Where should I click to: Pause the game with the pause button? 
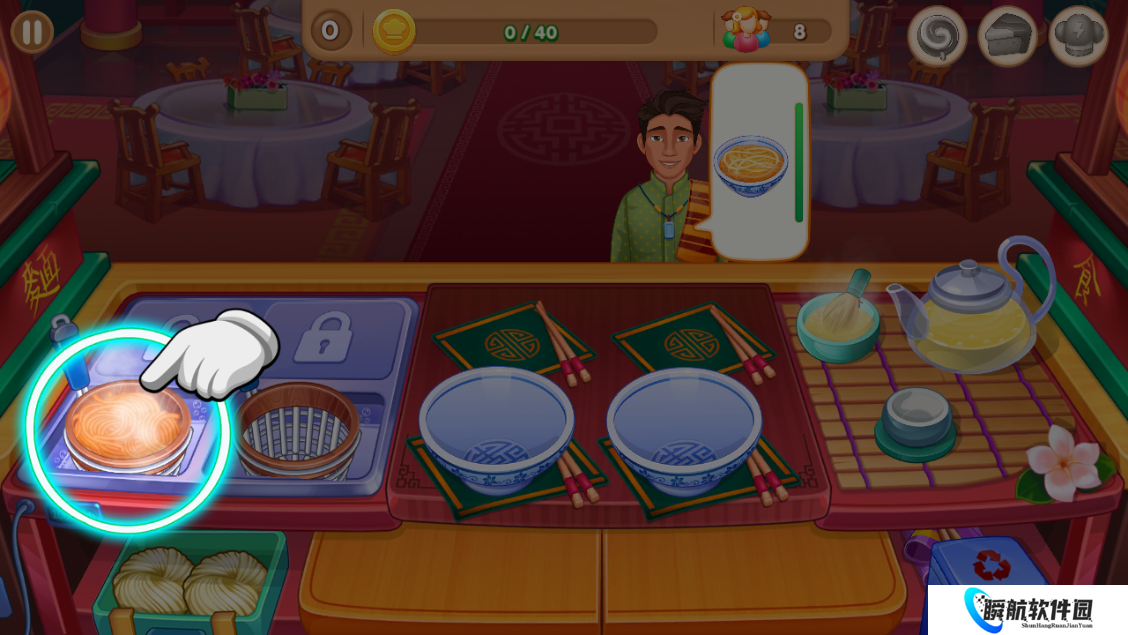pyautogui.click(x=33, y=33)
